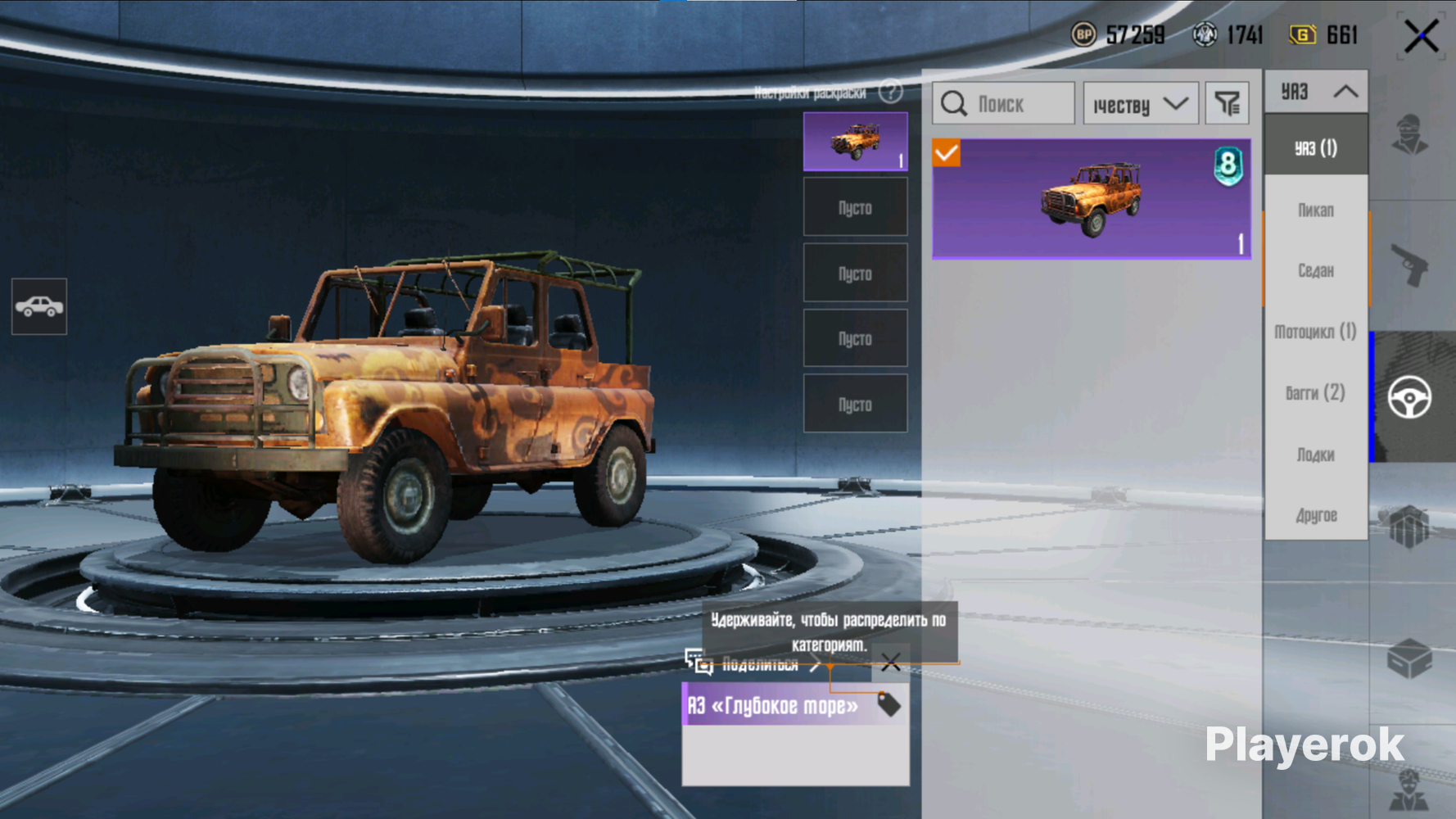Select the УАЗ (1) category
Screen dimensions: 1456x819
coord(1316,148)
